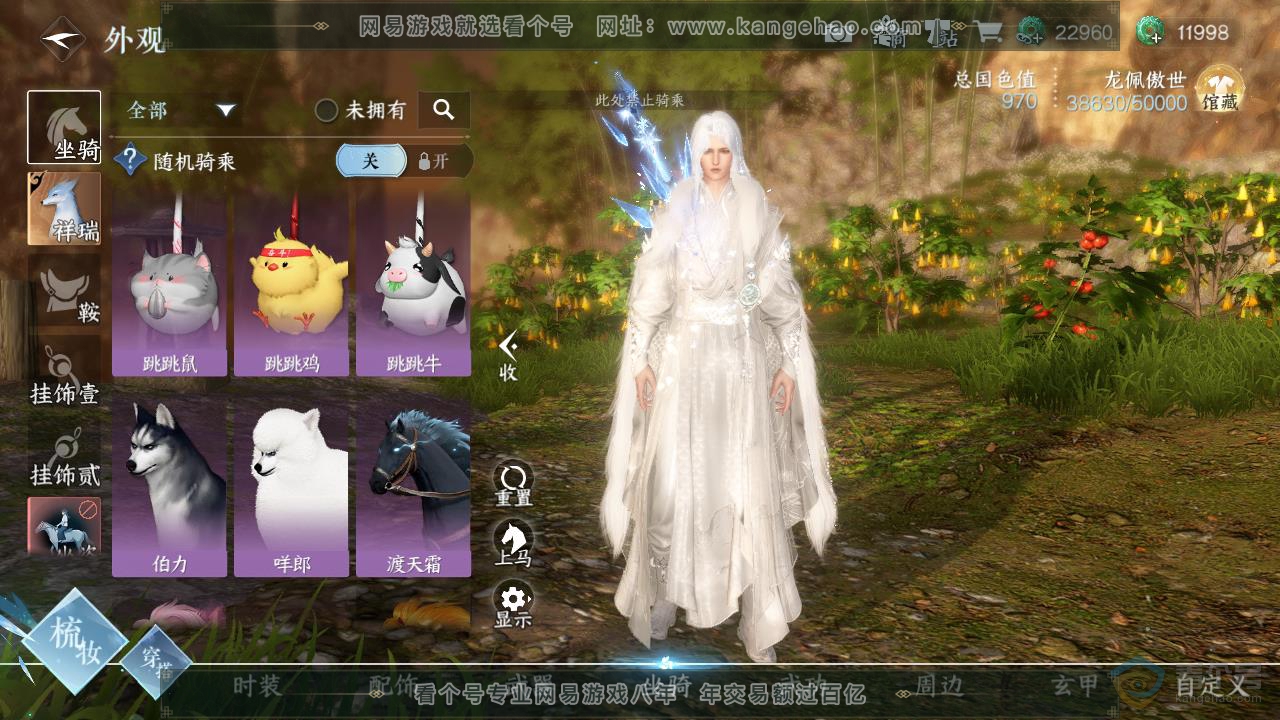
Task: Pick the 跳跳牛 cow mount
Action: click(x=413, y=287)
